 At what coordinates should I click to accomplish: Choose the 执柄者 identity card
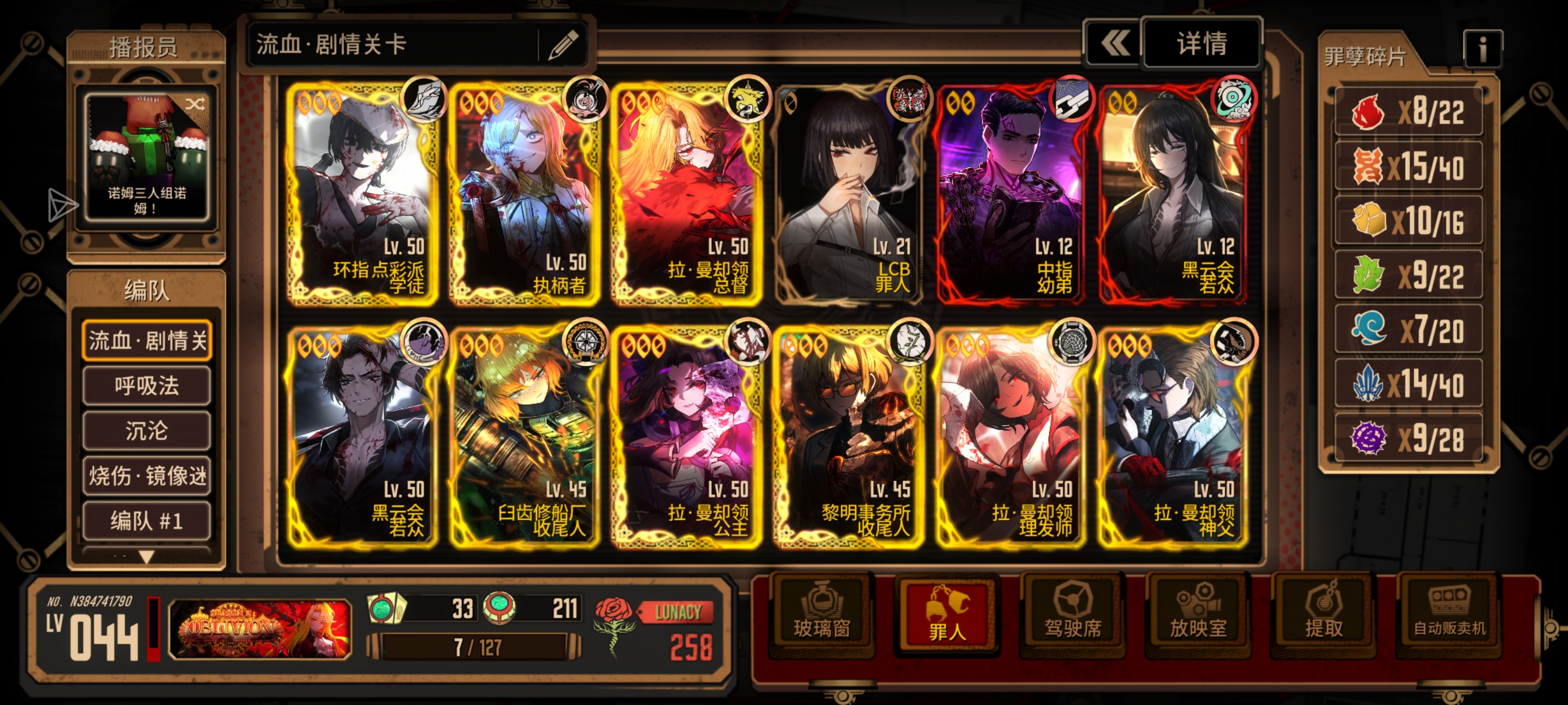pyautogui.click(x=525, y=195)
